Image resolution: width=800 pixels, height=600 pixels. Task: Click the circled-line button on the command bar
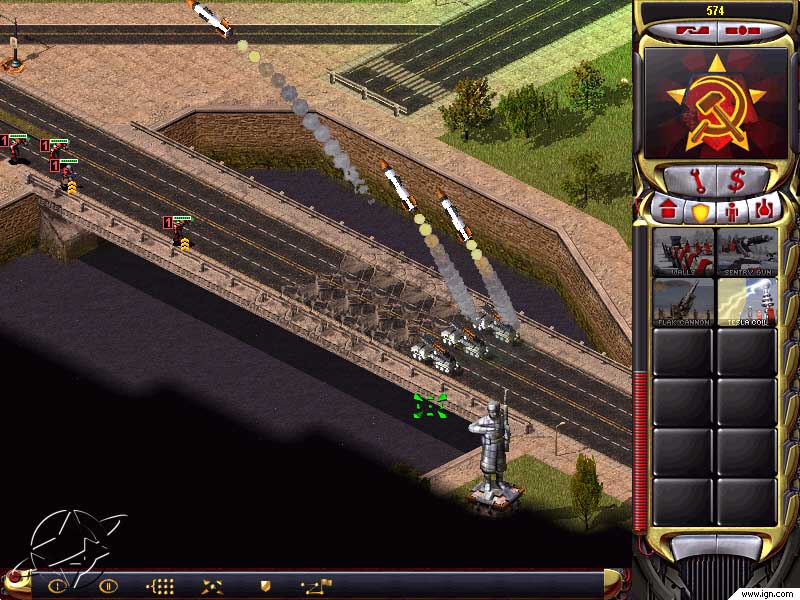click(x=57, y=586)
